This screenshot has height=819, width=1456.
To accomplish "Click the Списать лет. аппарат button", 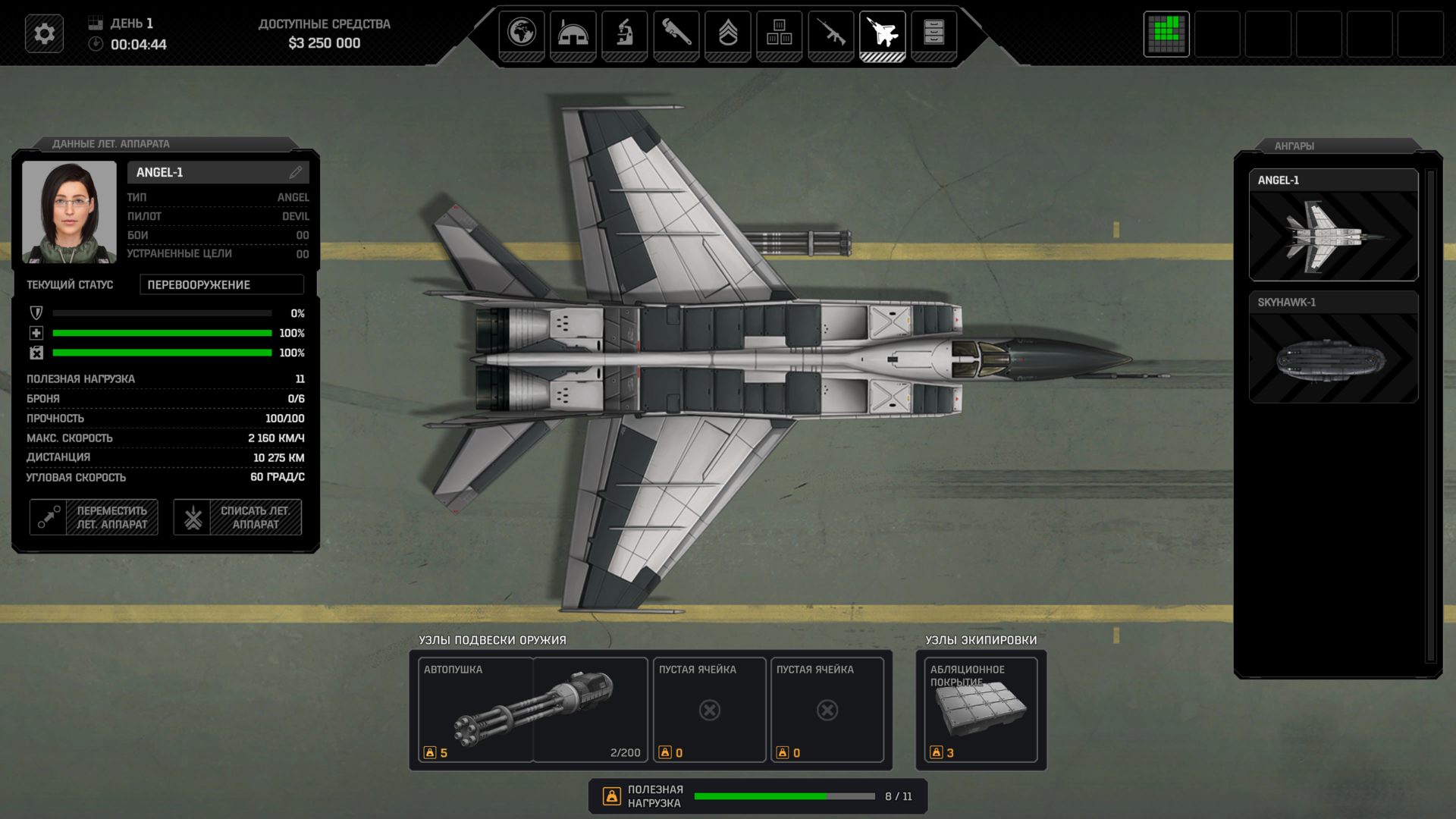I will (x=237, y=517).
